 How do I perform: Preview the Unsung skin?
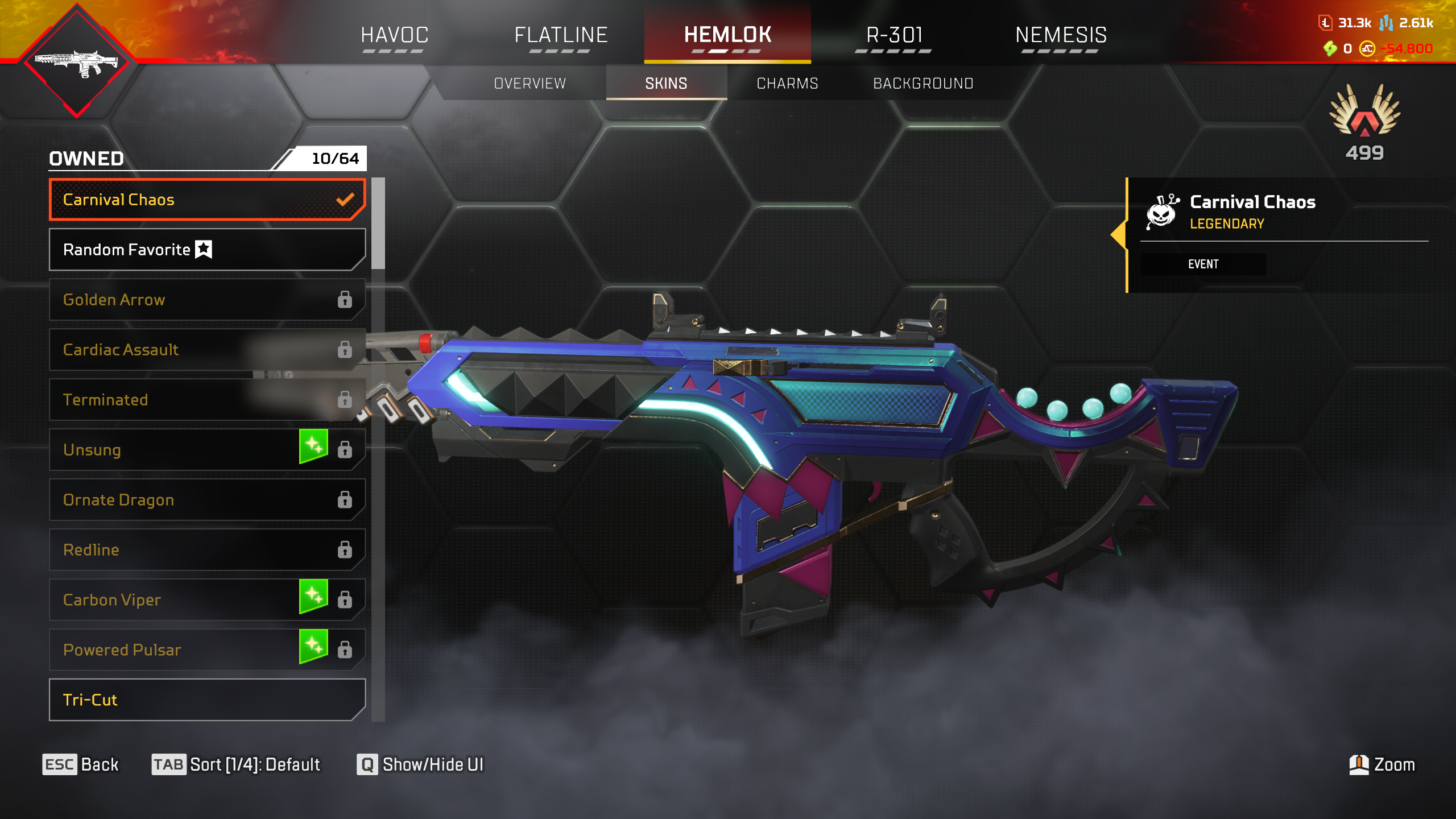pyautogui.click(x=207, y=450)
